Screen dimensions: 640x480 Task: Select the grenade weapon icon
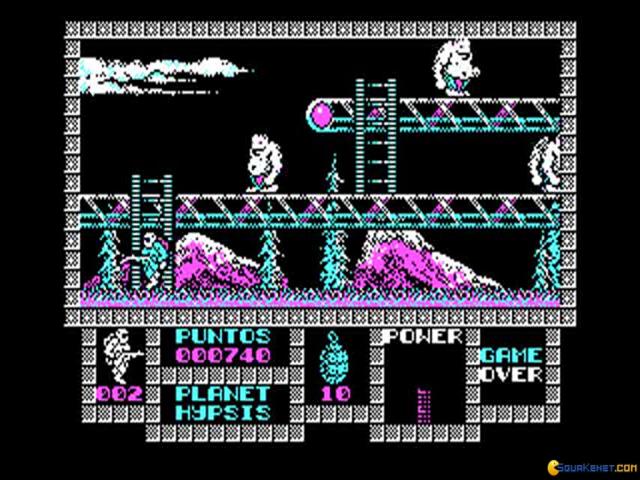pyautogui.click(x=334, y=355)
